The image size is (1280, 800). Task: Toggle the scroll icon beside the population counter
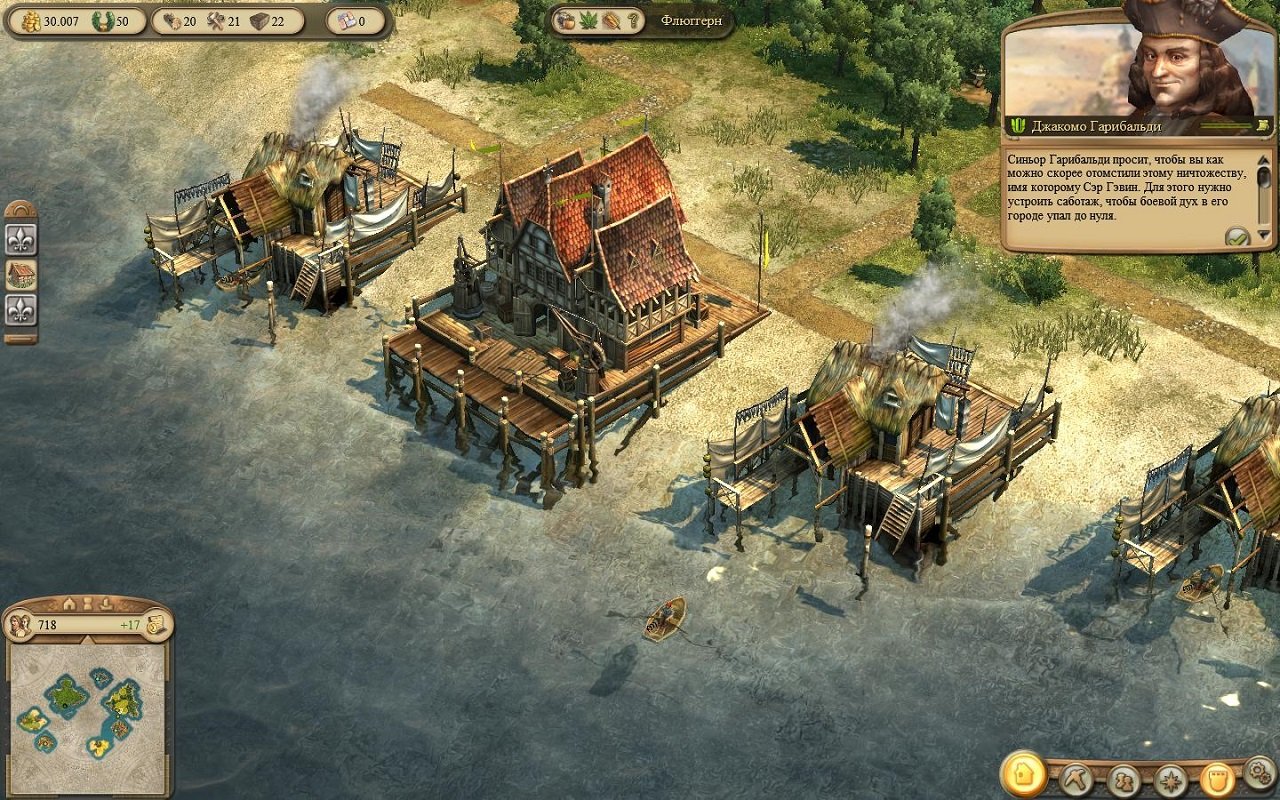click(156, 624)
